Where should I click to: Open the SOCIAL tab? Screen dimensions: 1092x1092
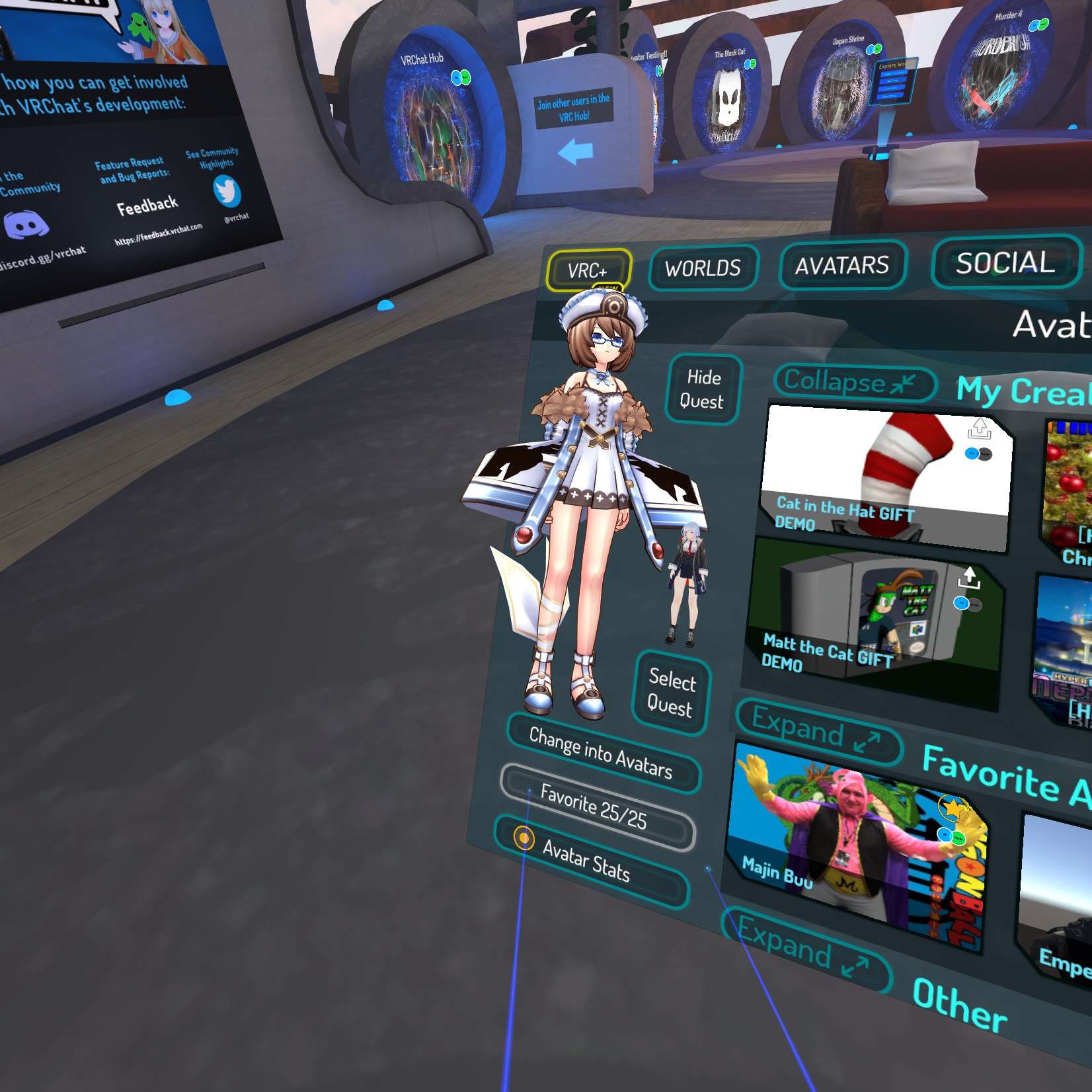pyautogui.click(x=1005, y=263)
